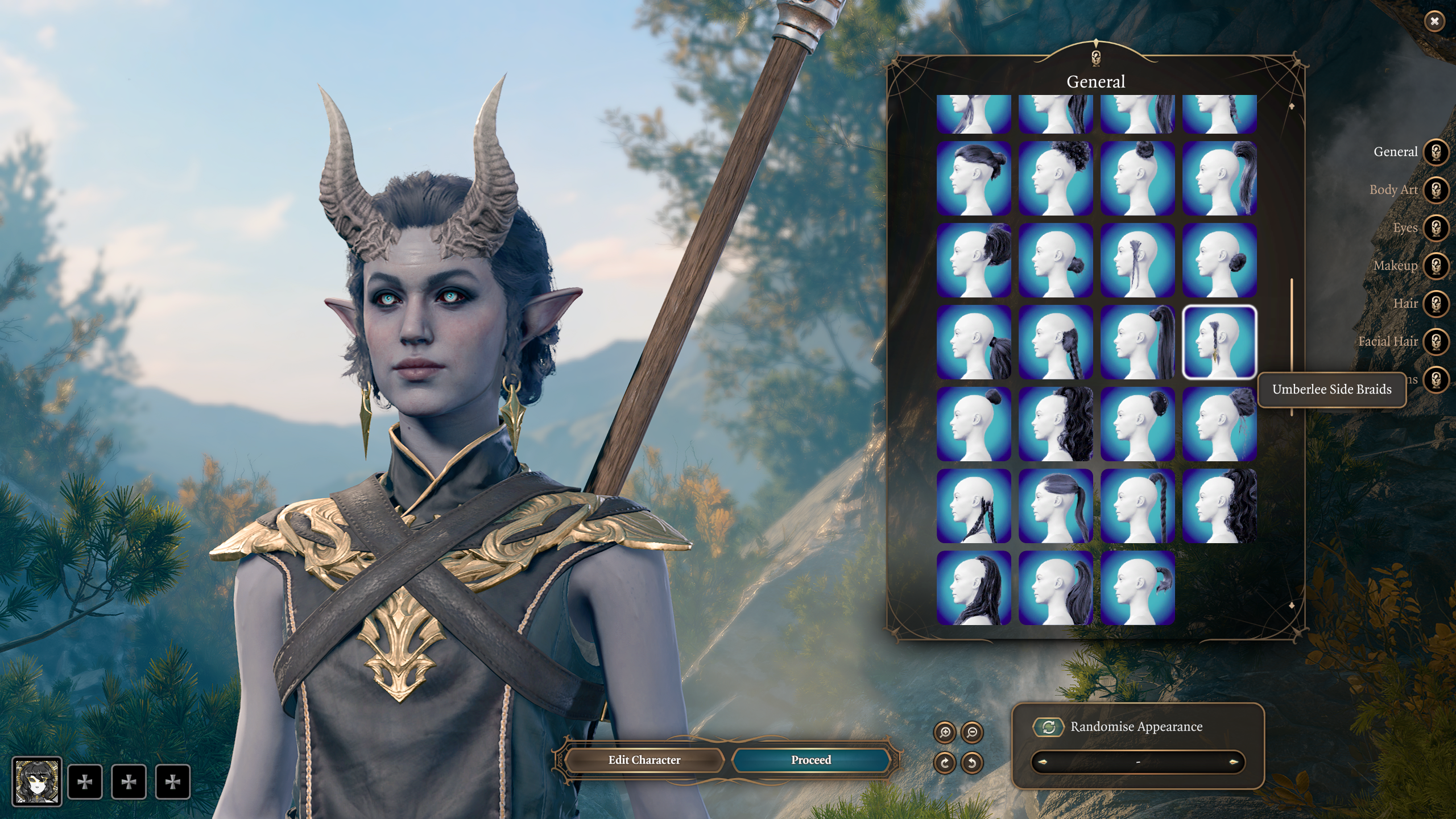
Task: Click the character portrait in the bottom left
Action: pos(38,782)
